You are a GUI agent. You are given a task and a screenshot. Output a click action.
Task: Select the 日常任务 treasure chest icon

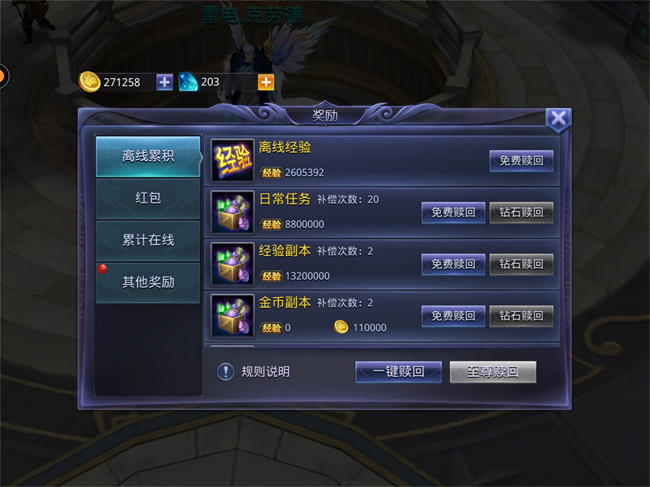(x=232, y=212)
